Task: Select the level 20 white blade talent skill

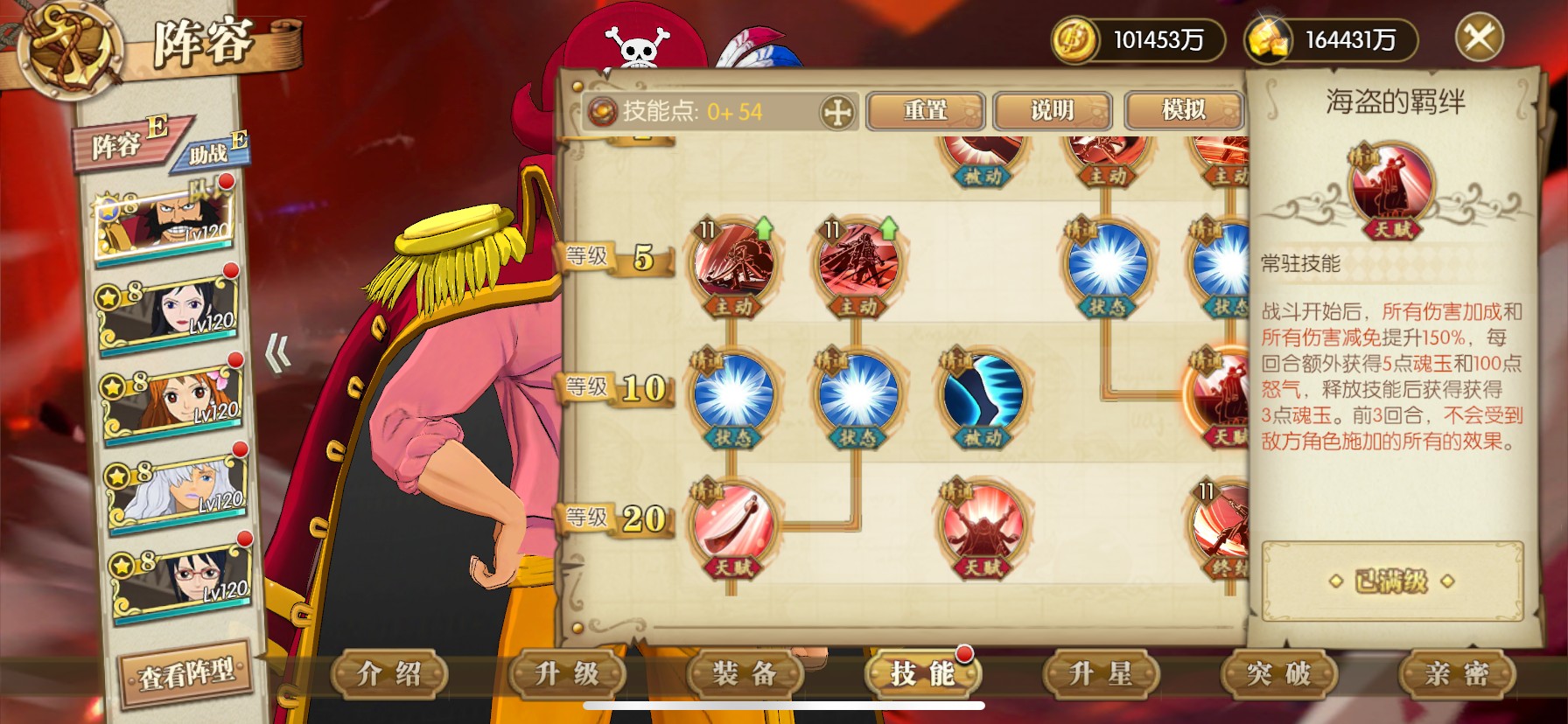Action: coord(732,526)
